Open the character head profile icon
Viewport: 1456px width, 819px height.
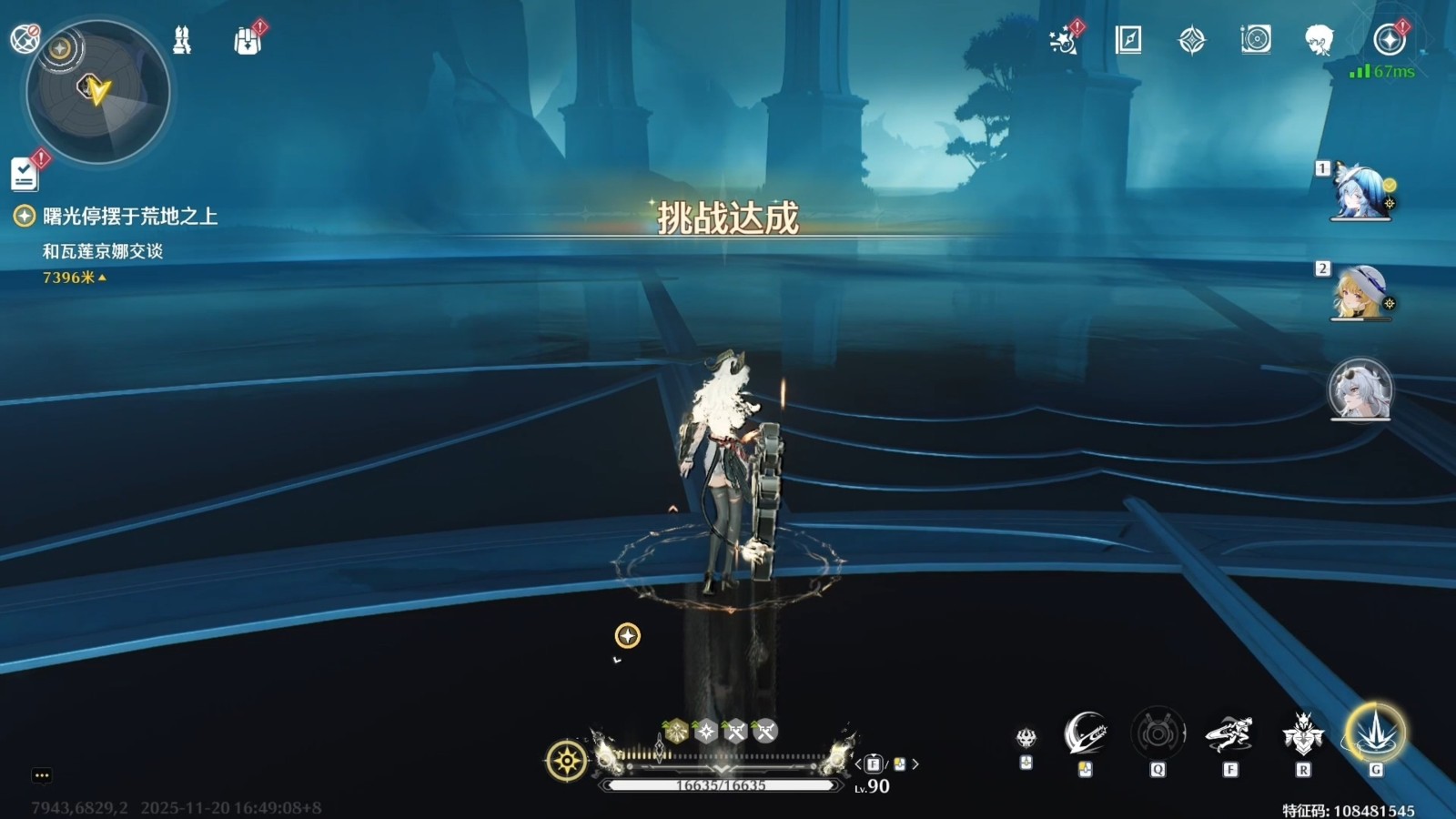pos(1319,40)
